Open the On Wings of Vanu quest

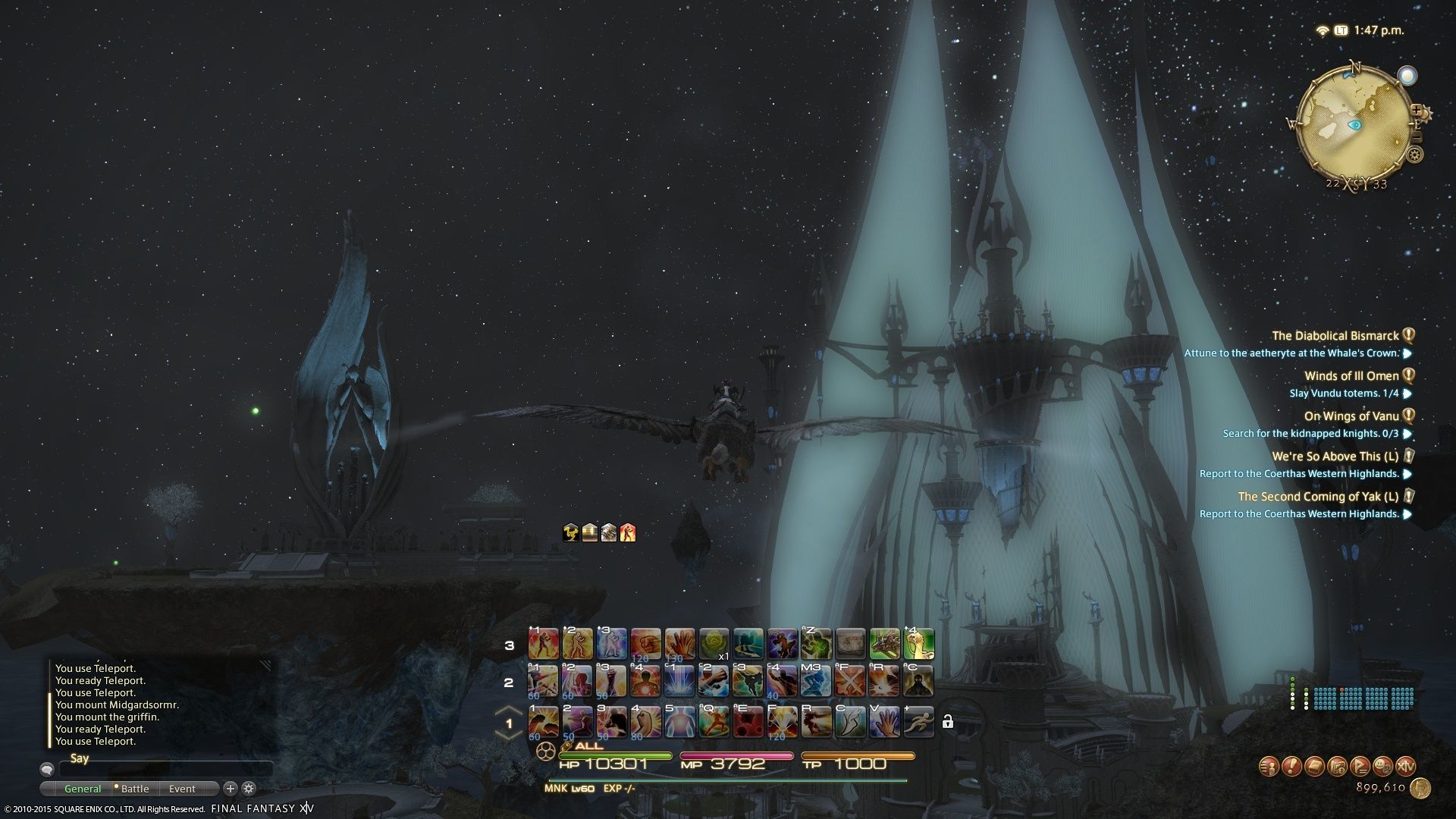[1351, 416]
